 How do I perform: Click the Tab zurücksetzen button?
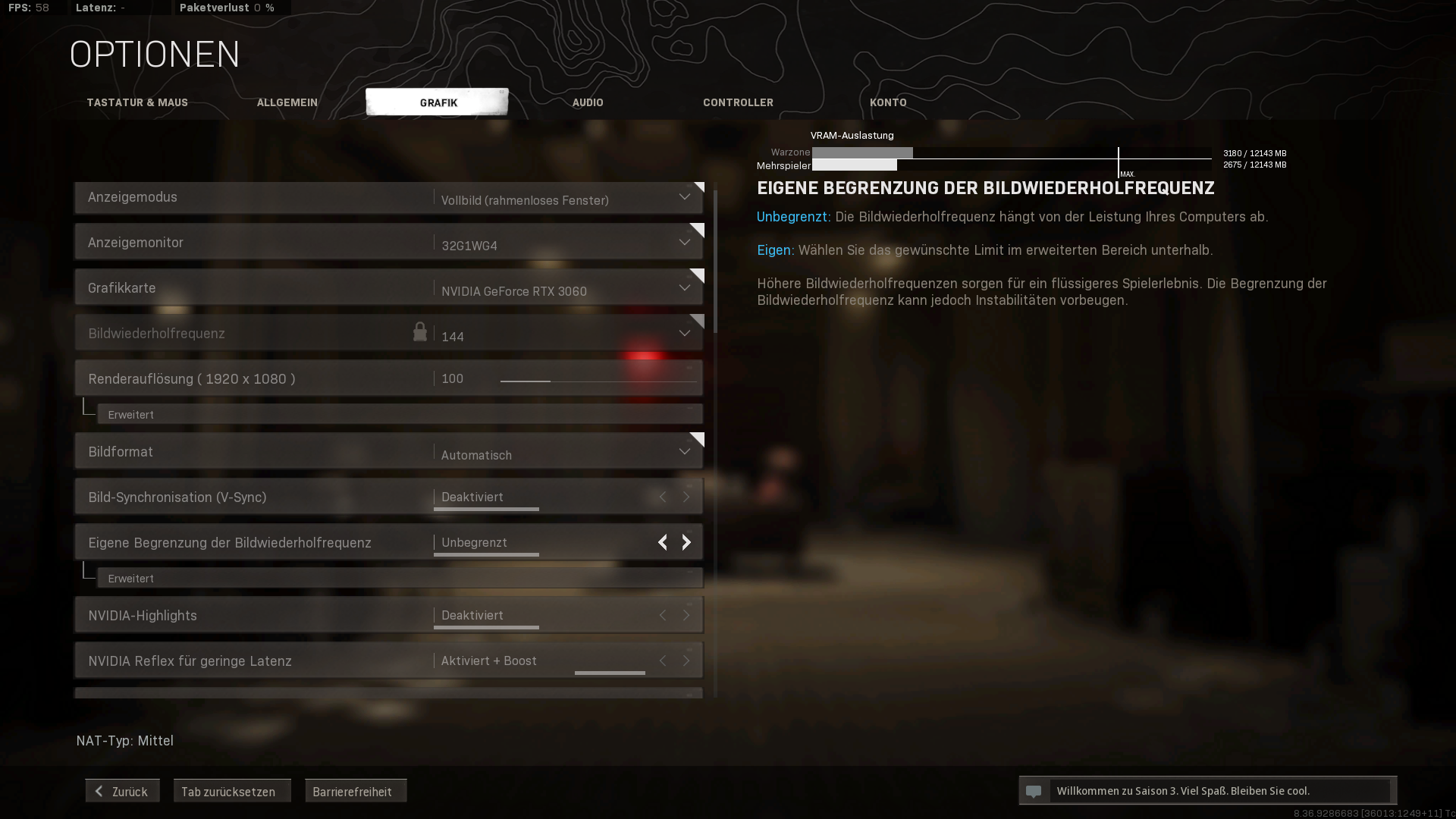(232, 790)
